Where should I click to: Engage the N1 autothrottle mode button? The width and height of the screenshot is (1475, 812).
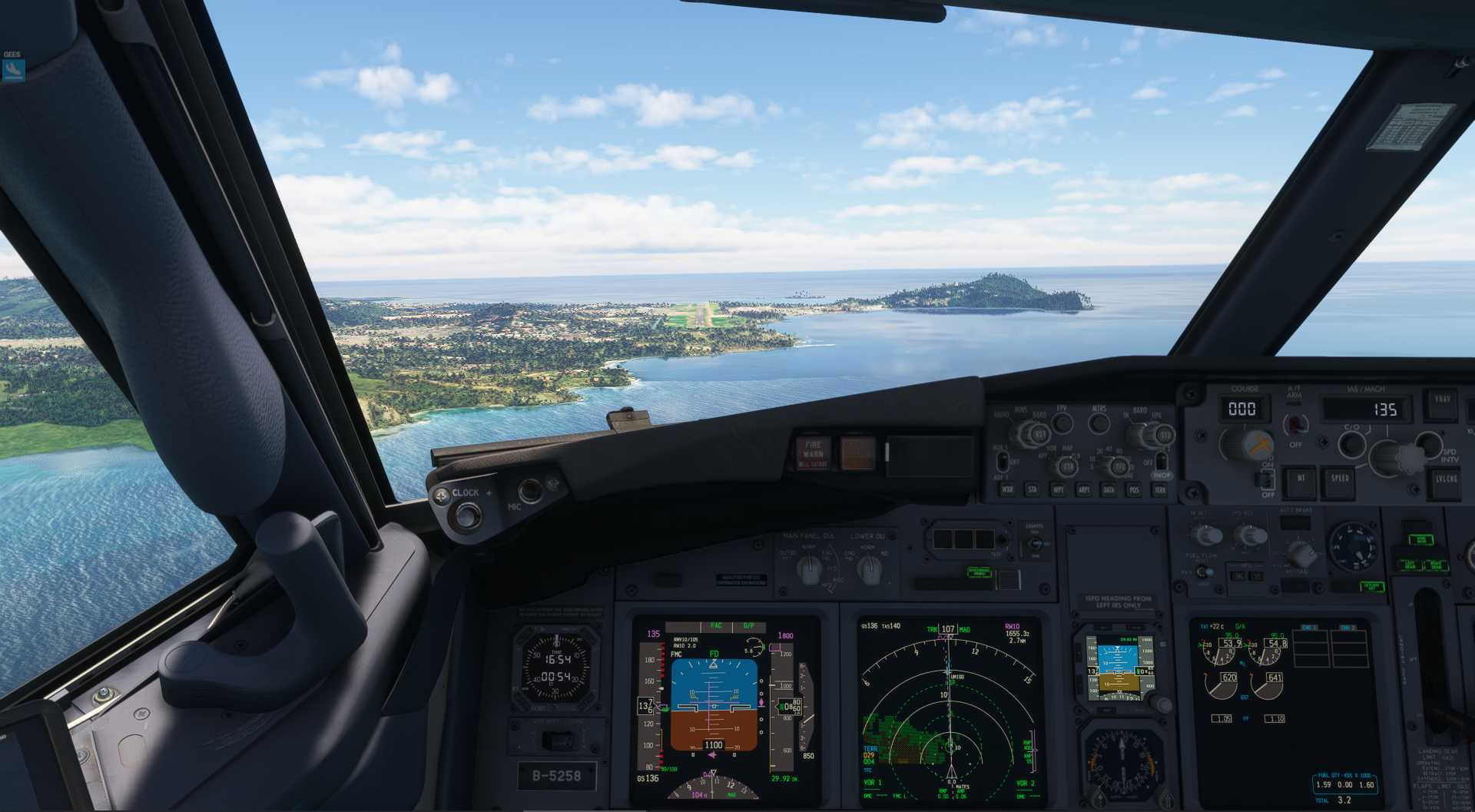(x=1301, y=479)
